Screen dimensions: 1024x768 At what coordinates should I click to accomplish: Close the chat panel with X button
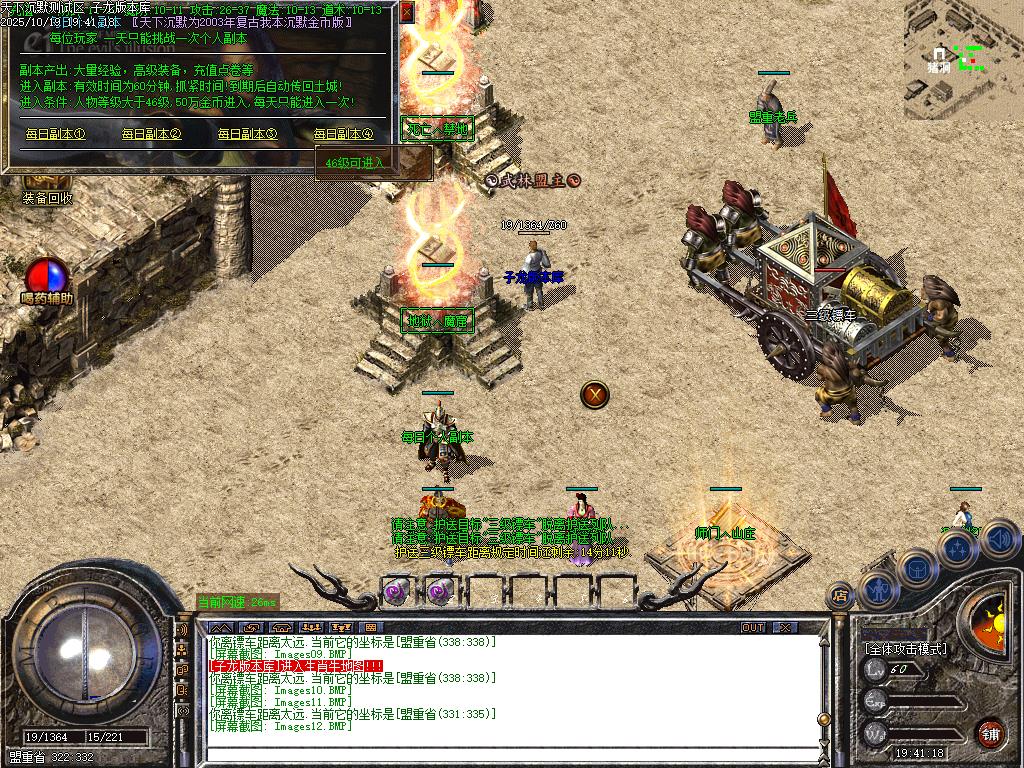(786, 628)
